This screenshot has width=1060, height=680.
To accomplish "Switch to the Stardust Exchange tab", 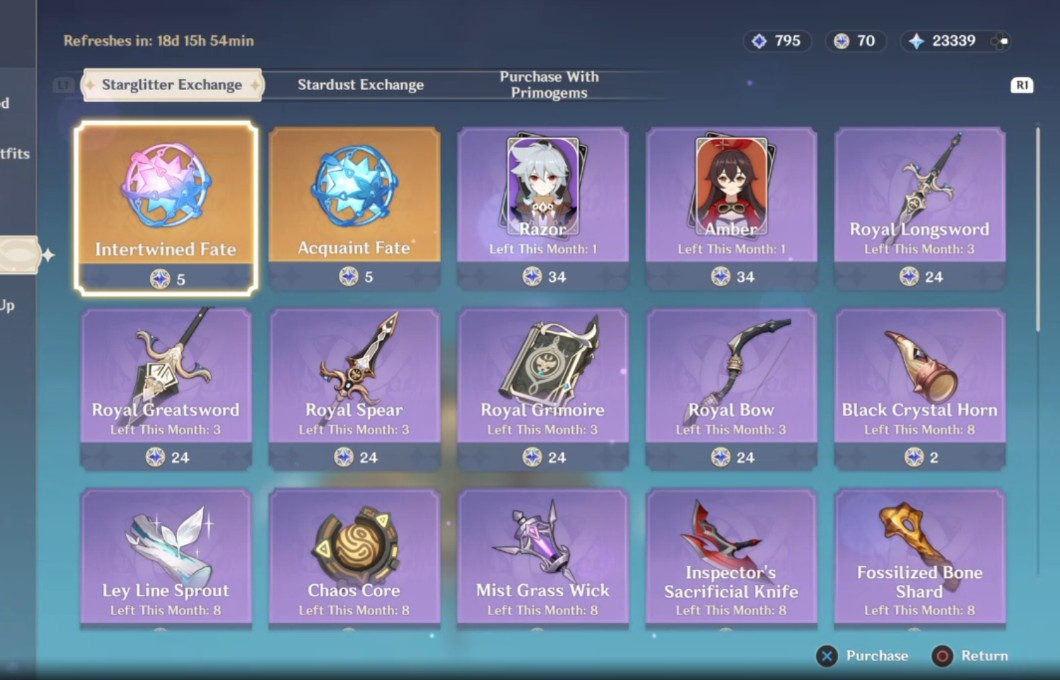I will (360, 85).
